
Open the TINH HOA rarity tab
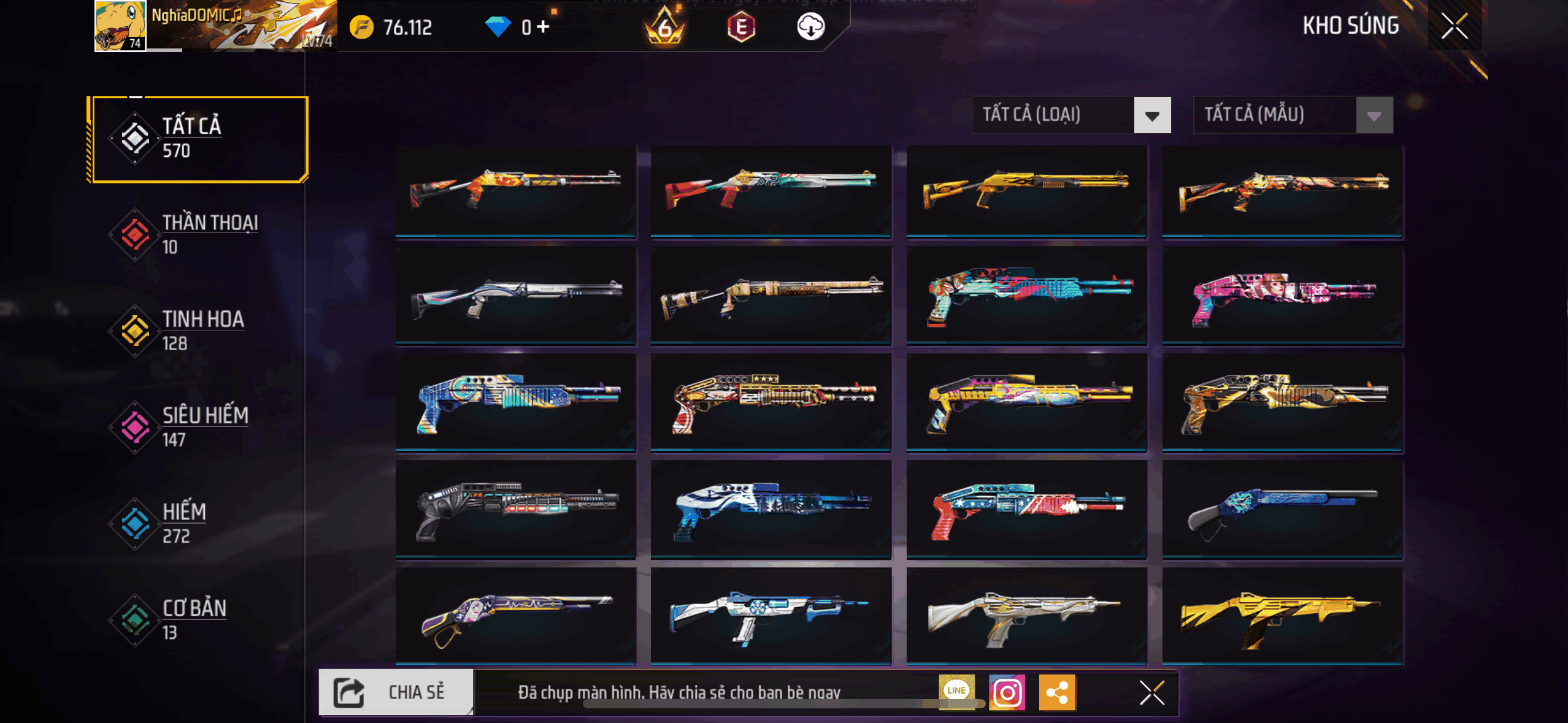pos(196,331)
